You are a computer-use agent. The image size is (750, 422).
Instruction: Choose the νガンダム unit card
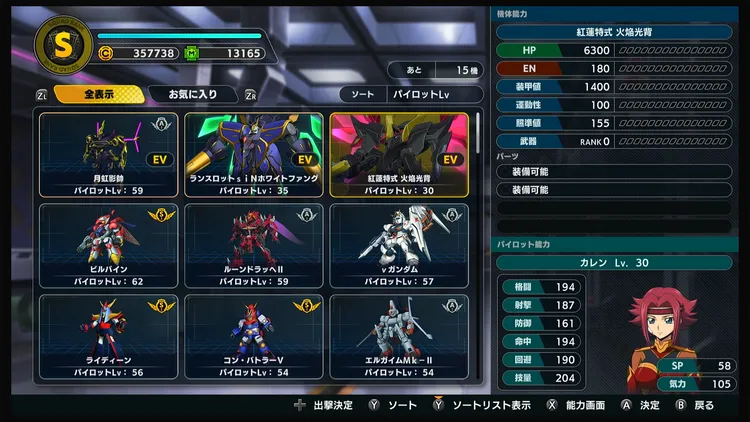click(399, 246)
